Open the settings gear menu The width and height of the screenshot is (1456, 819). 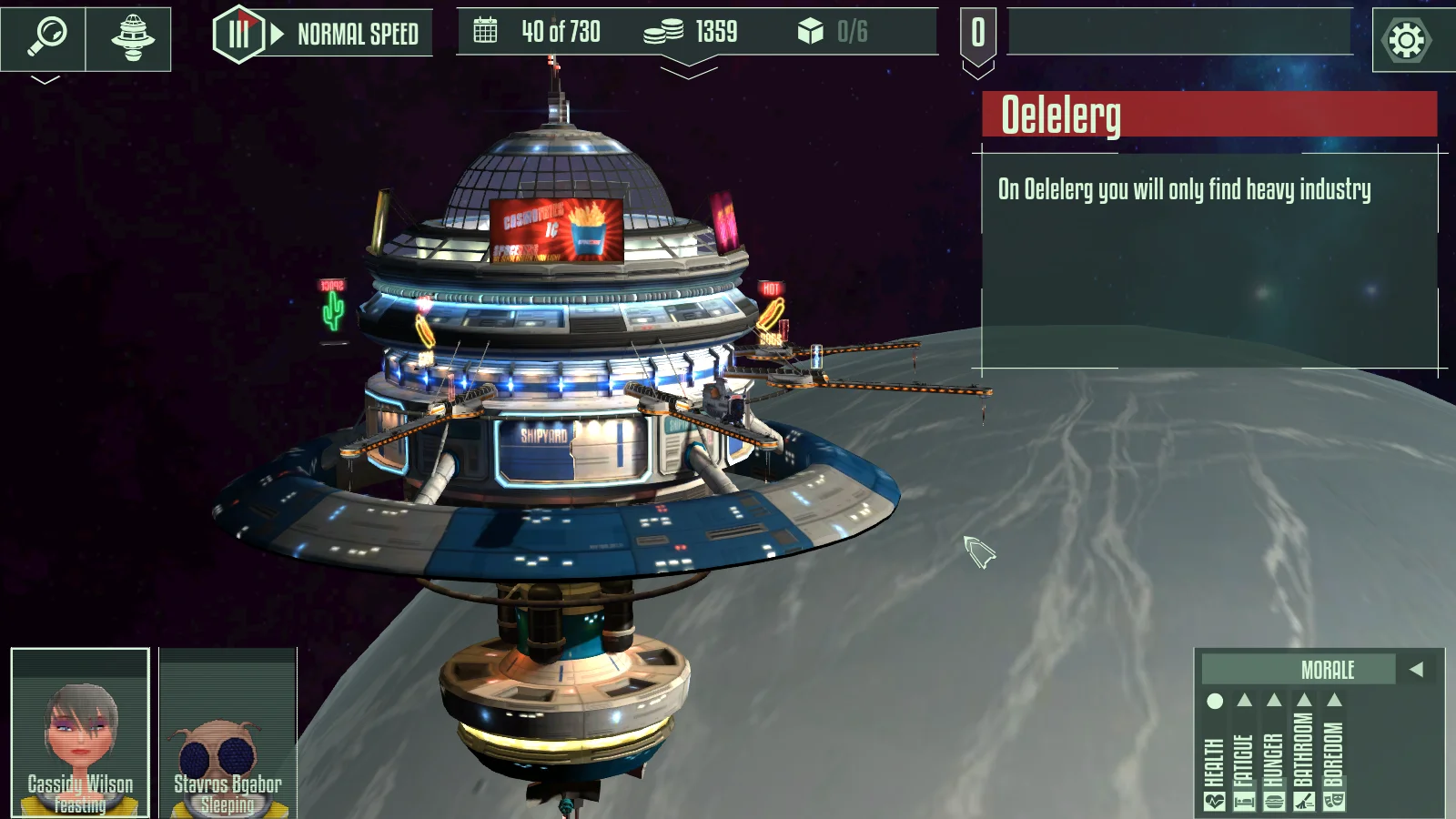(x=1406, y=39)
